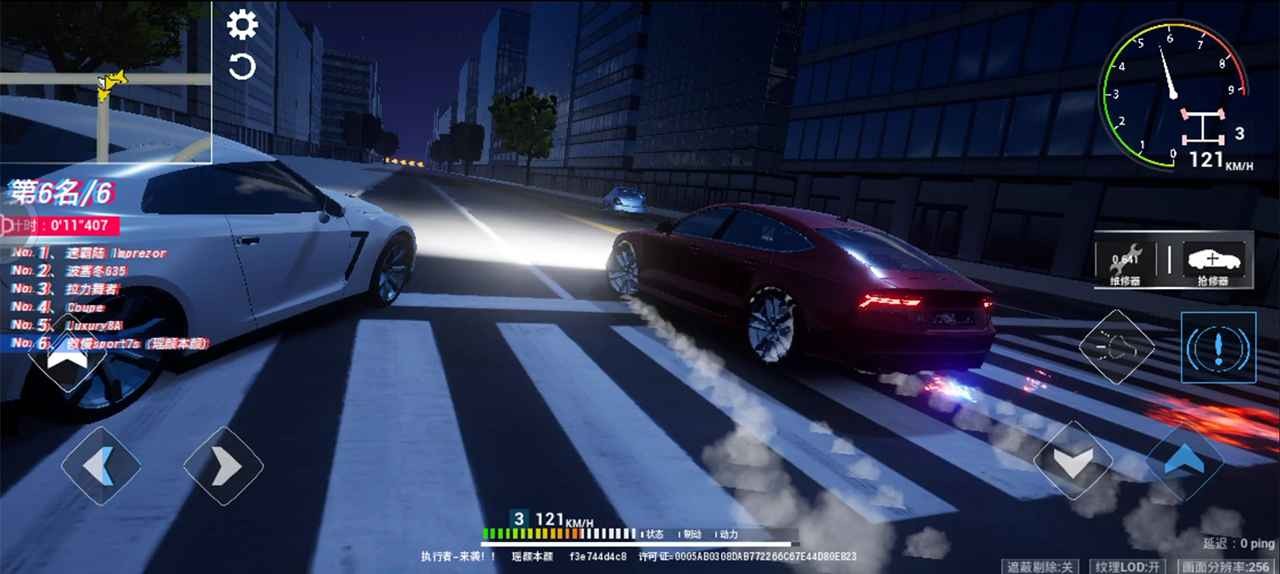This screenshot has height=574, width=1280.
Task: Tap the double up-chevron diamond button
Action: point(66,352)
